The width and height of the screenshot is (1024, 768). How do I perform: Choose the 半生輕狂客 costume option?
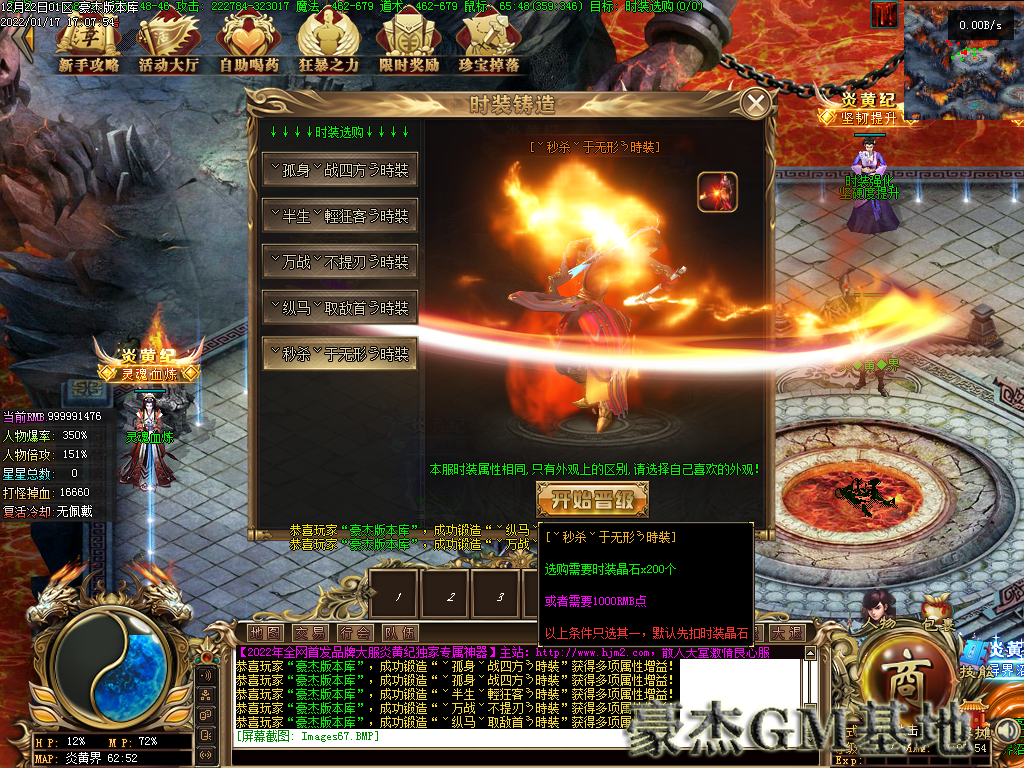pos(339,216)
